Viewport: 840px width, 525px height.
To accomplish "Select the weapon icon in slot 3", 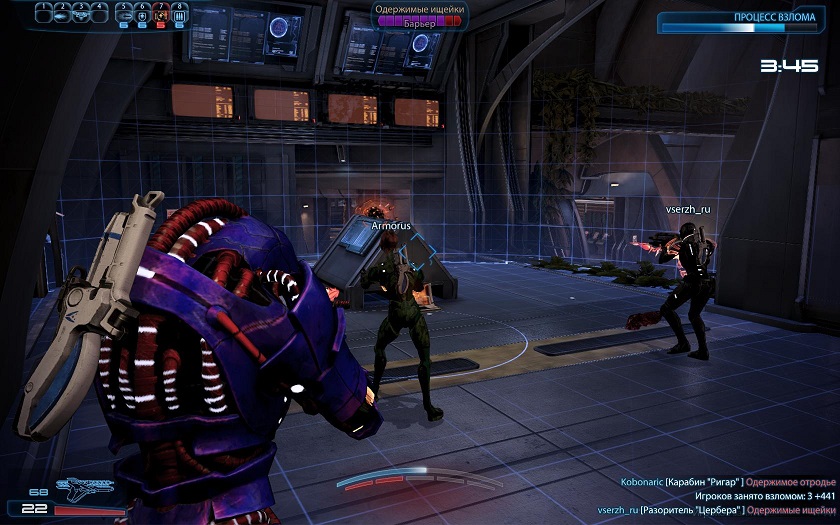I will tap(81, 16).
